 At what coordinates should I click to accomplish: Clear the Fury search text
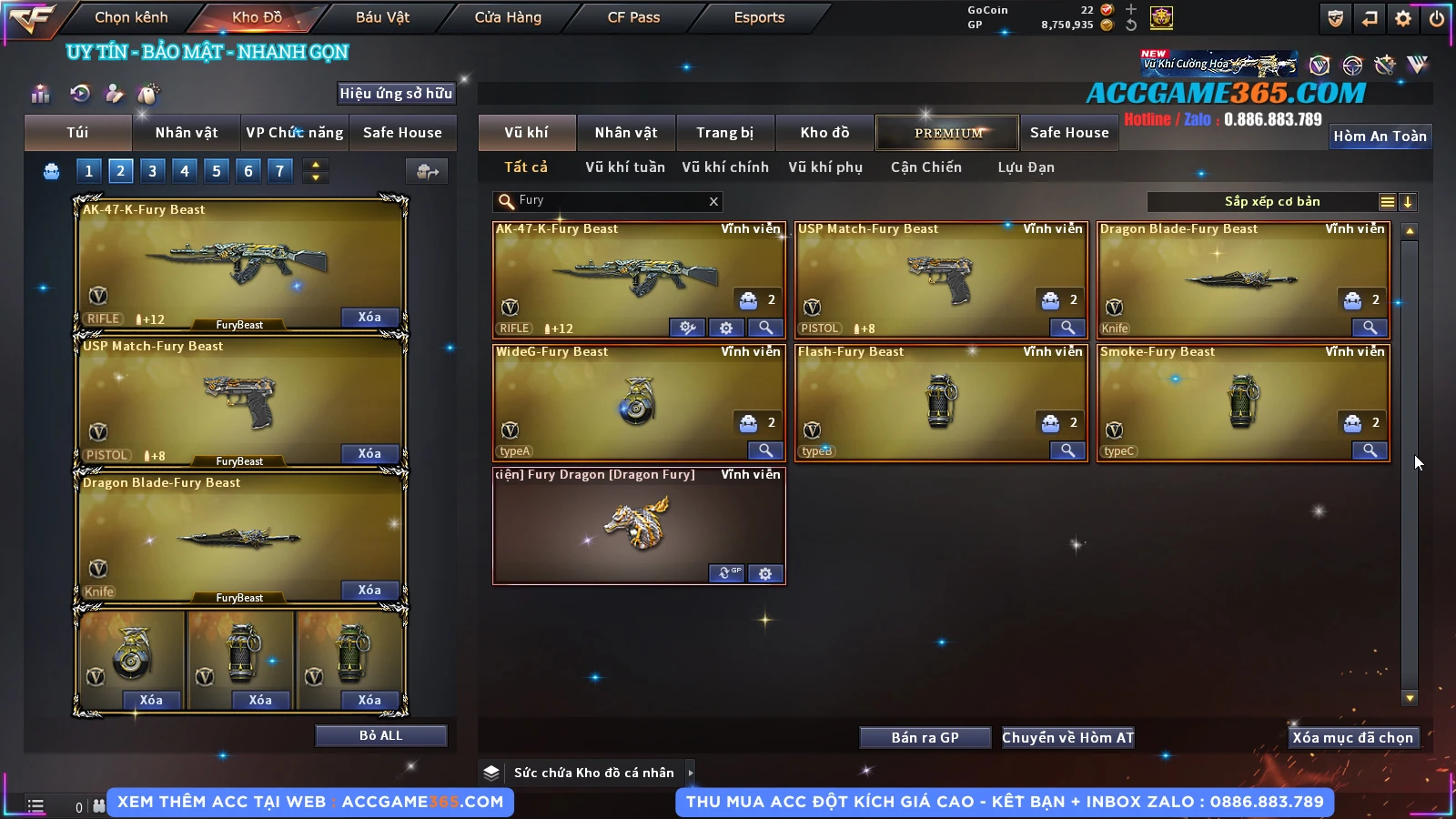coord(713,202)
